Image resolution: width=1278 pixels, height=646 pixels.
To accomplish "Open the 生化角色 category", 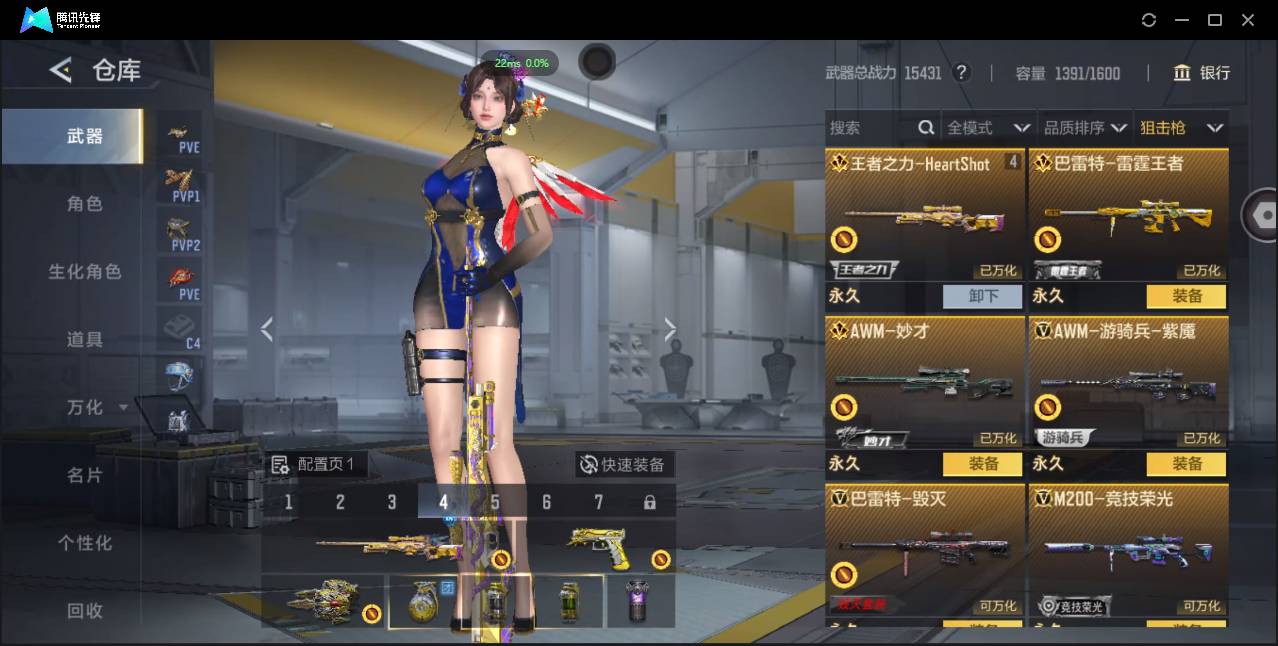I will pos(85,272).
